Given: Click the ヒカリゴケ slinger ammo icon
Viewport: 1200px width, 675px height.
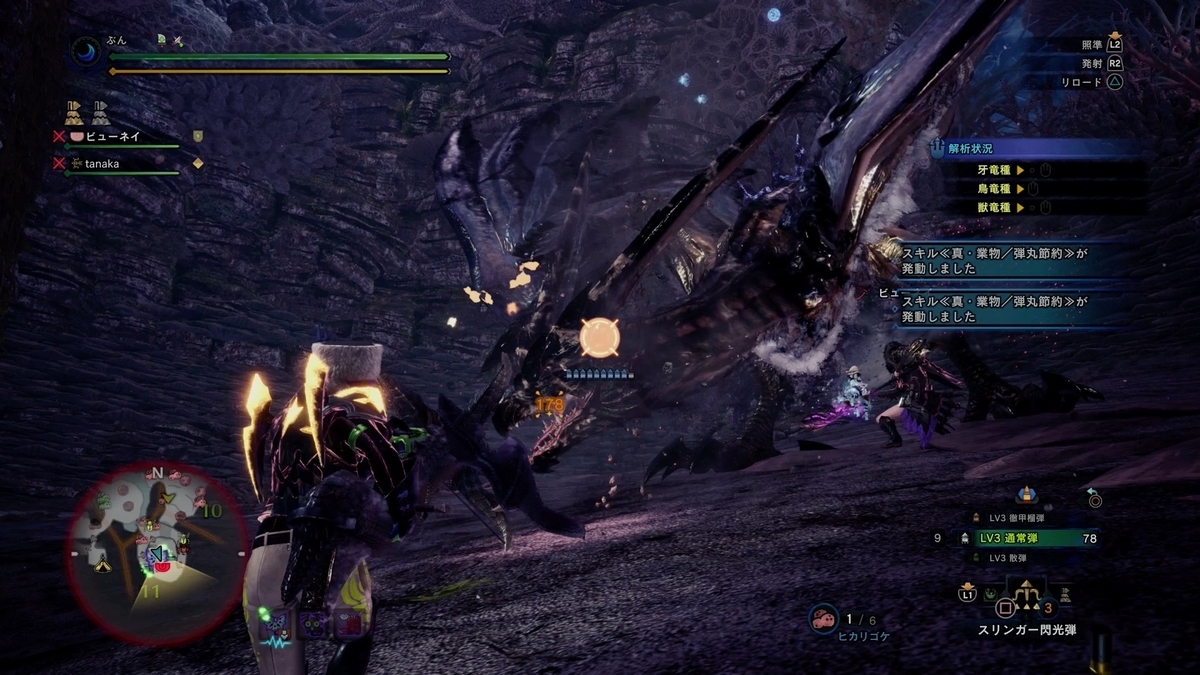Looking at the screenshot, I should 823,619.
